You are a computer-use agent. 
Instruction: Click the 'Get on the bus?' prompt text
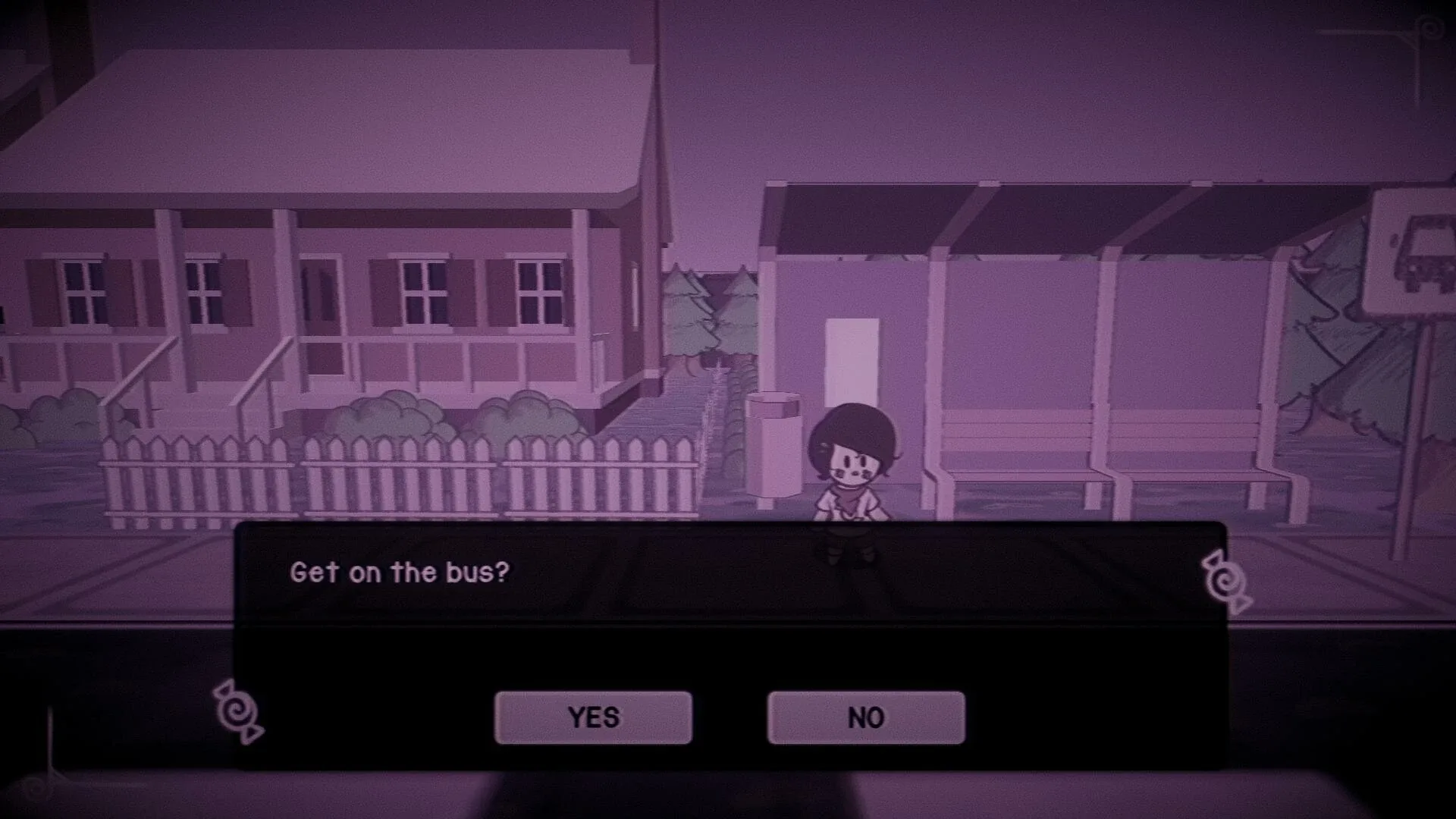click(x=400, y=573)
